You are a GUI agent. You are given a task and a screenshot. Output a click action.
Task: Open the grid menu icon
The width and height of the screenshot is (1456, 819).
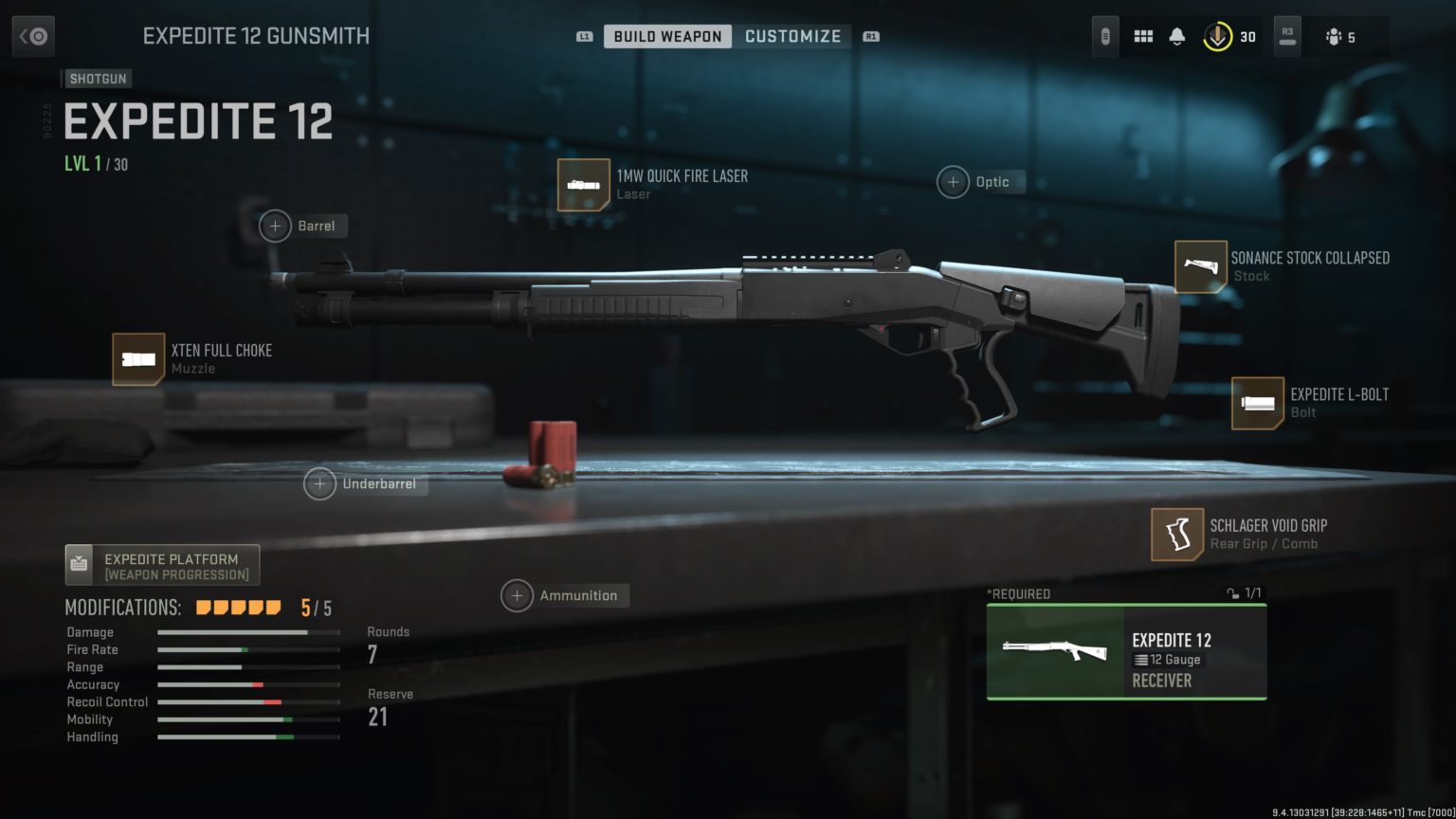(x=1143, y=37)
